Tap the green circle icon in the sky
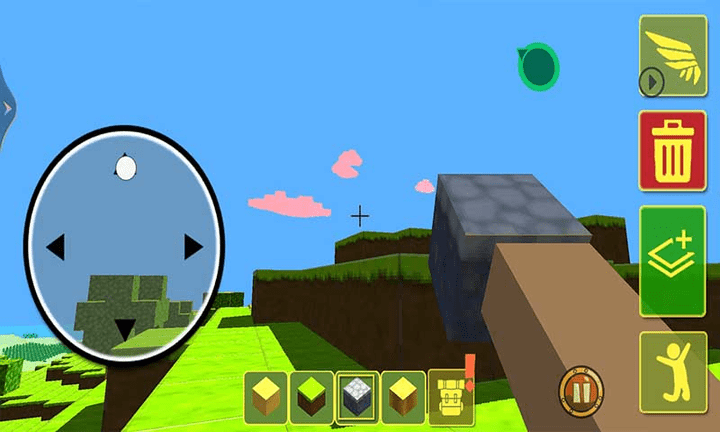Viewport: 720px width, 432px height. click(x=539, y=67)
